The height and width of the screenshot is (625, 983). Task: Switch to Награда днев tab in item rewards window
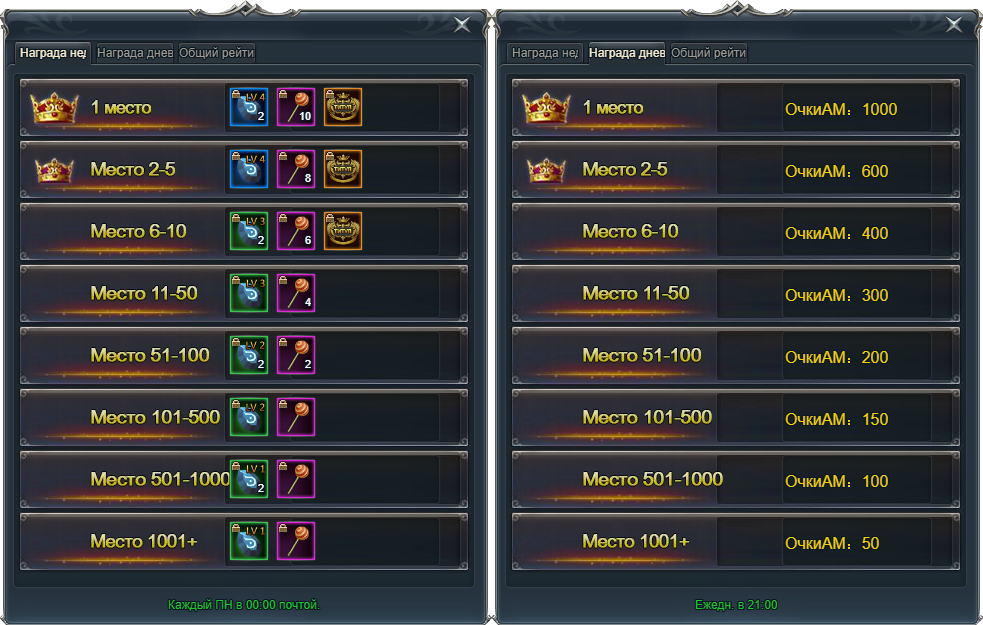[x=134, y=53]
